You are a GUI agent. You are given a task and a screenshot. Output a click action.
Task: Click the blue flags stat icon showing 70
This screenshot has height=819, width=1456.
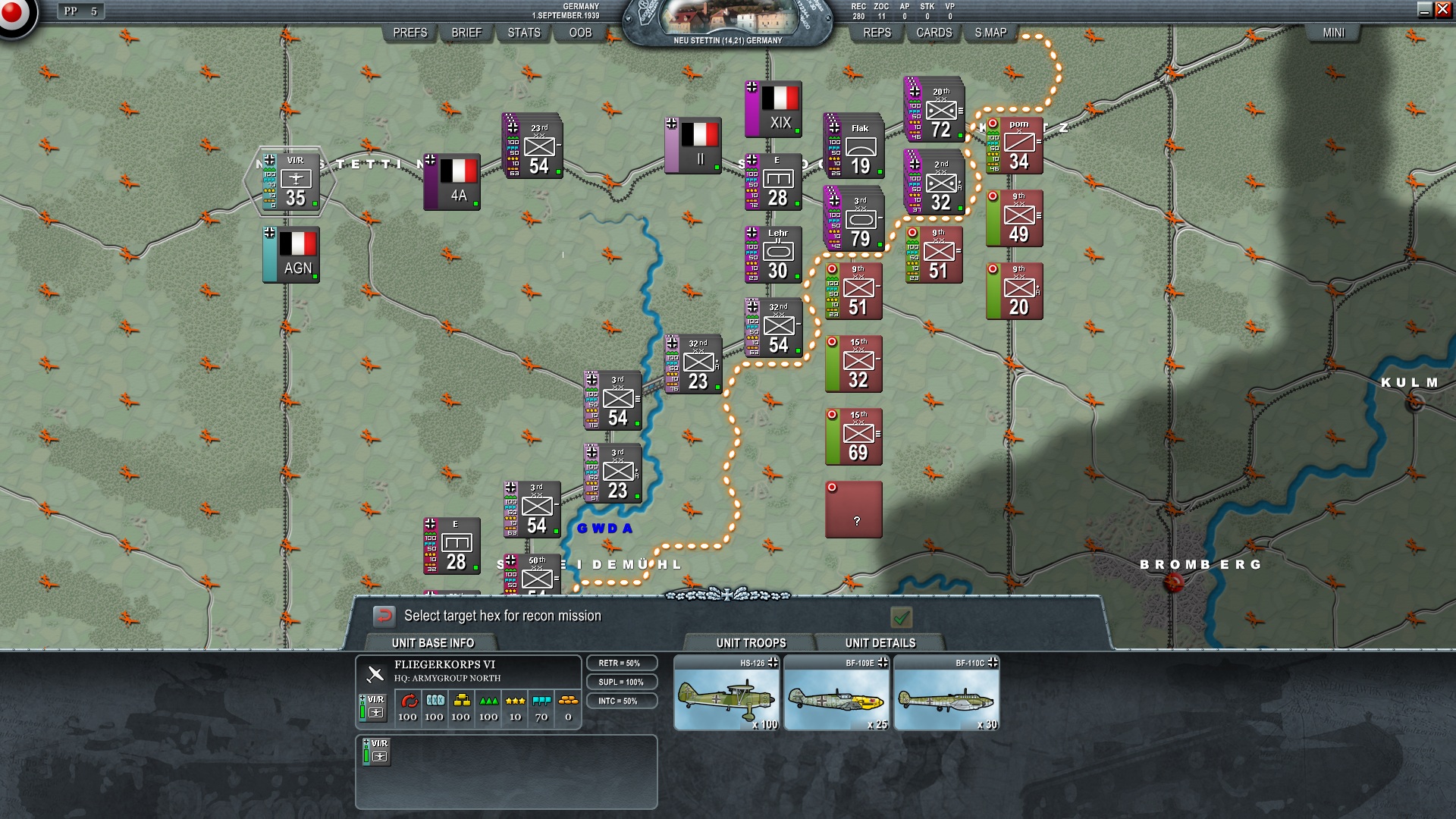click(x=540, y=700)
